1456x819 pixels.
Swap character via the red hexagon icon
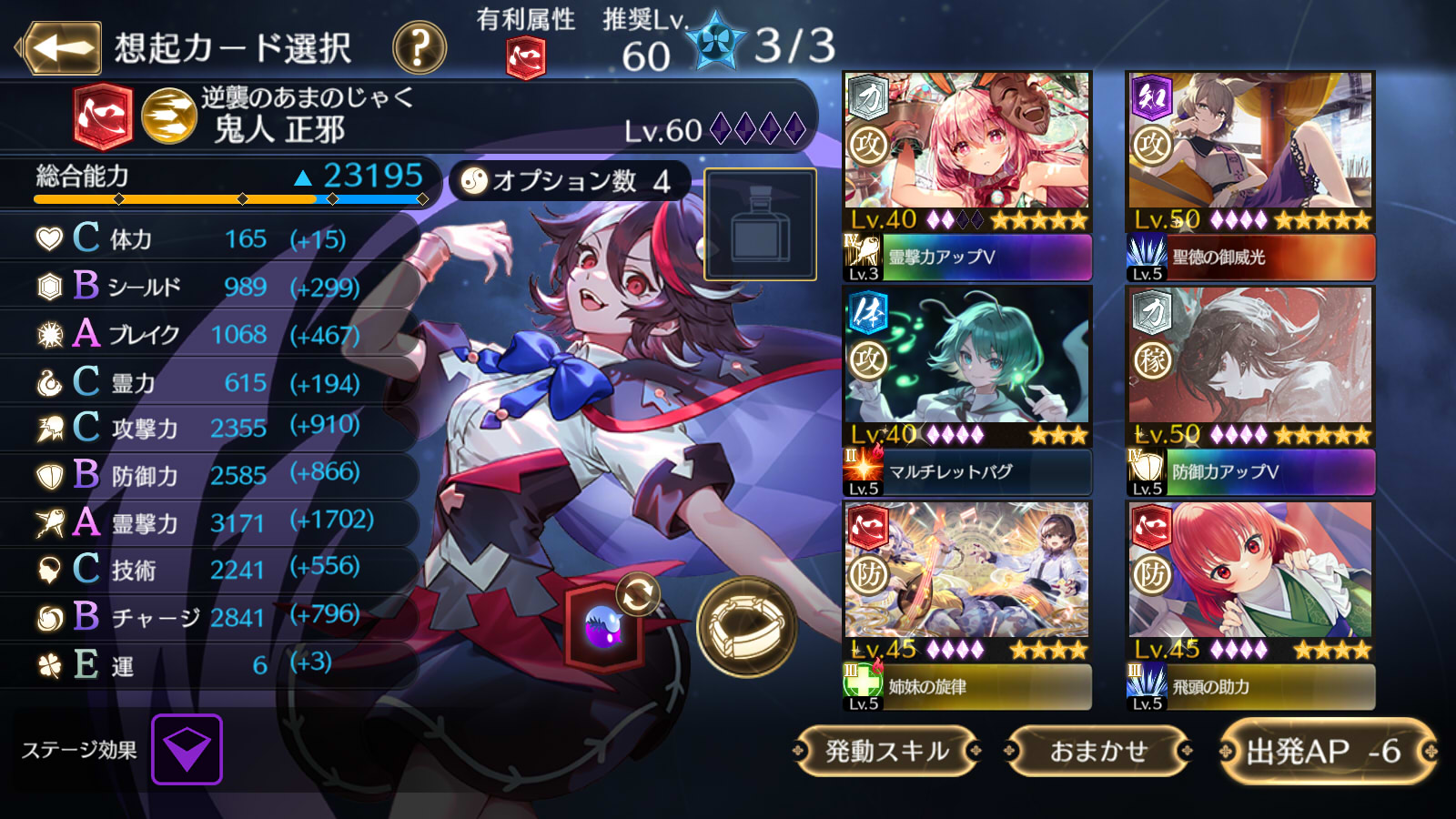tap(604, 625)
